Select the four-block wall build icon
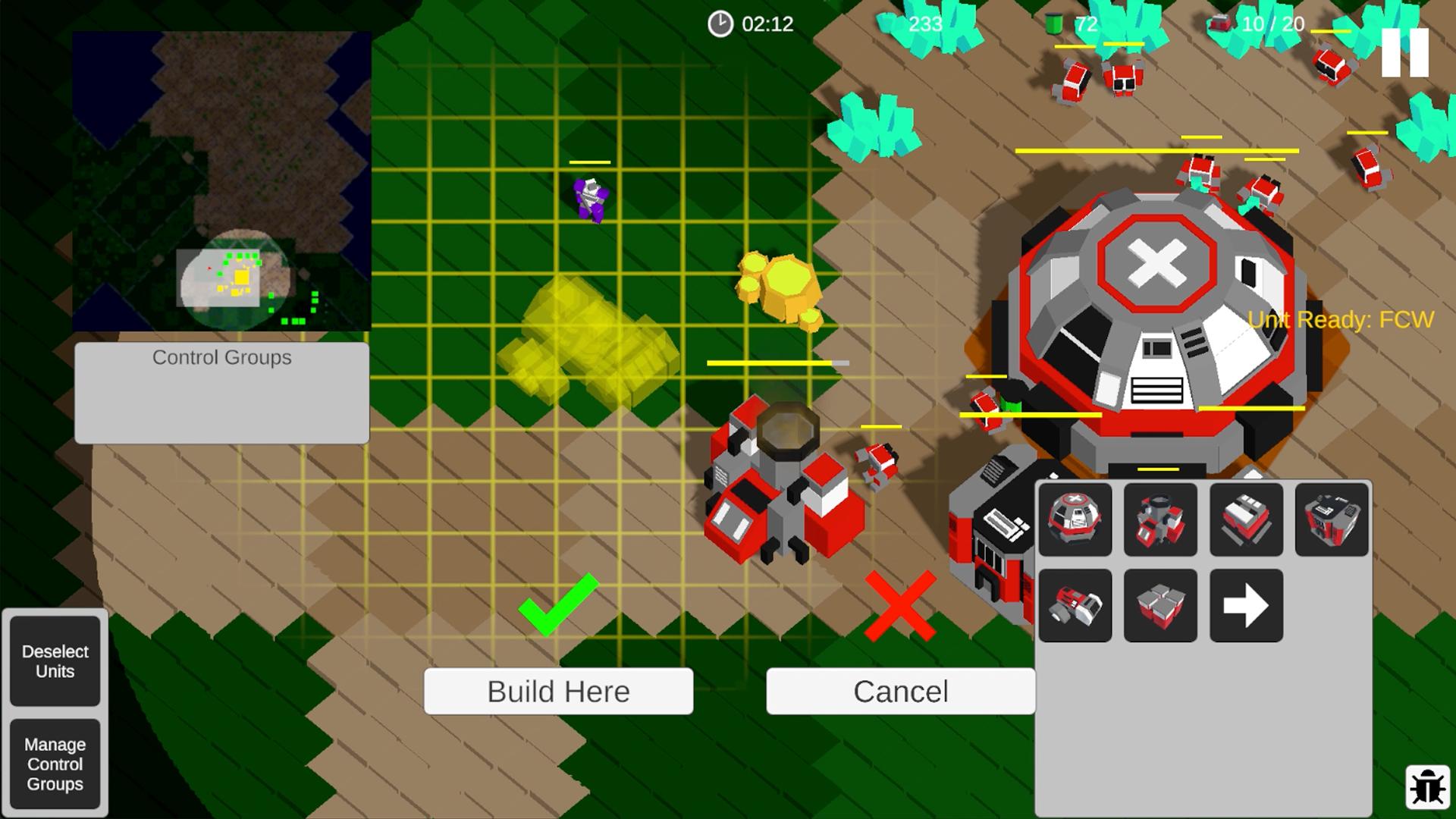Screen dimensions: 1456x819 pos(1160,606)
